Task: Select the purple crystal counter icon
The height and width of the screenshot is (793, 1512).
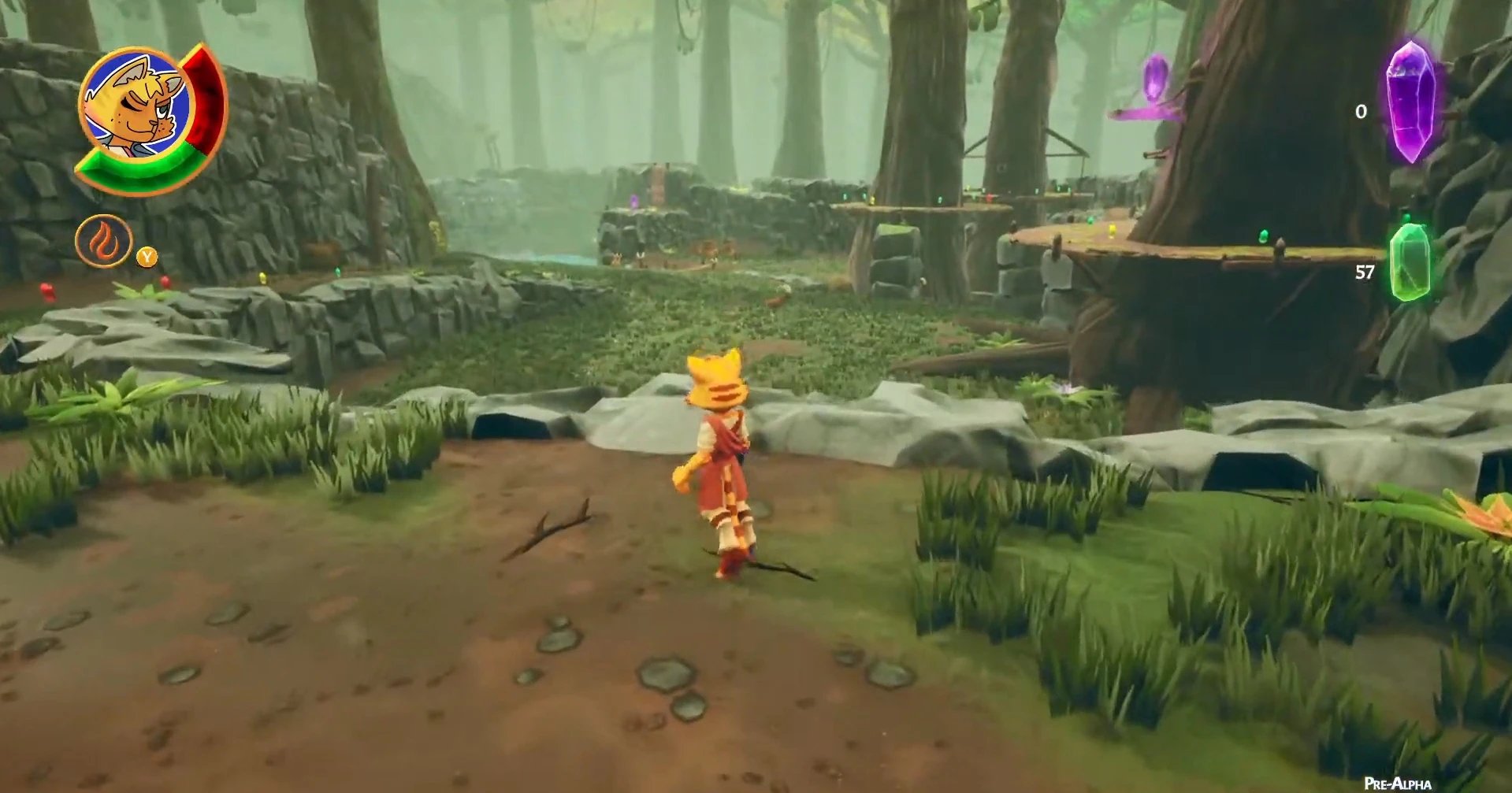Action: 1410,102
